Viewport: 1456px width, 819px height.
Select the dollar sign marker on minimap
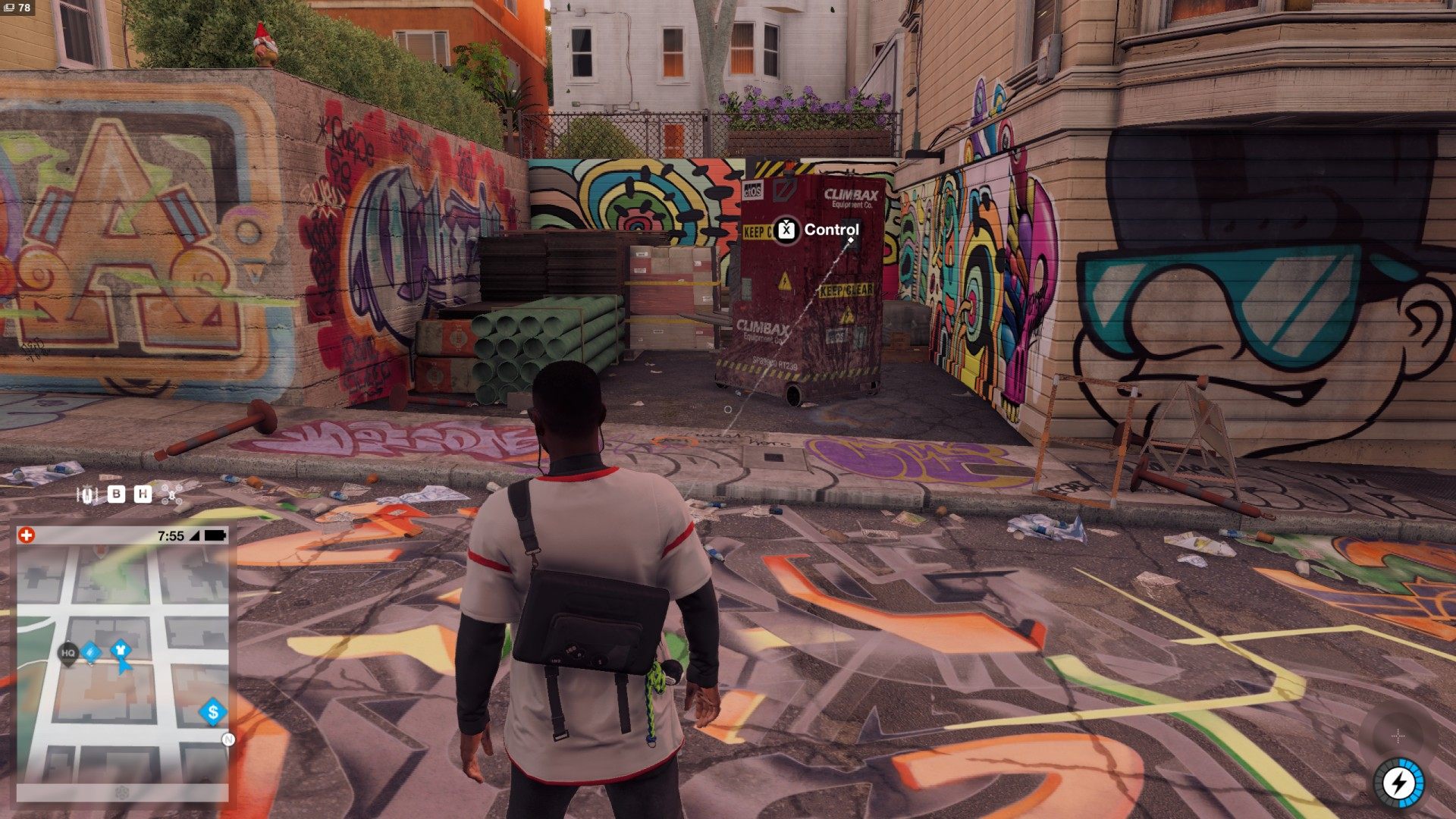coord(213,712)
